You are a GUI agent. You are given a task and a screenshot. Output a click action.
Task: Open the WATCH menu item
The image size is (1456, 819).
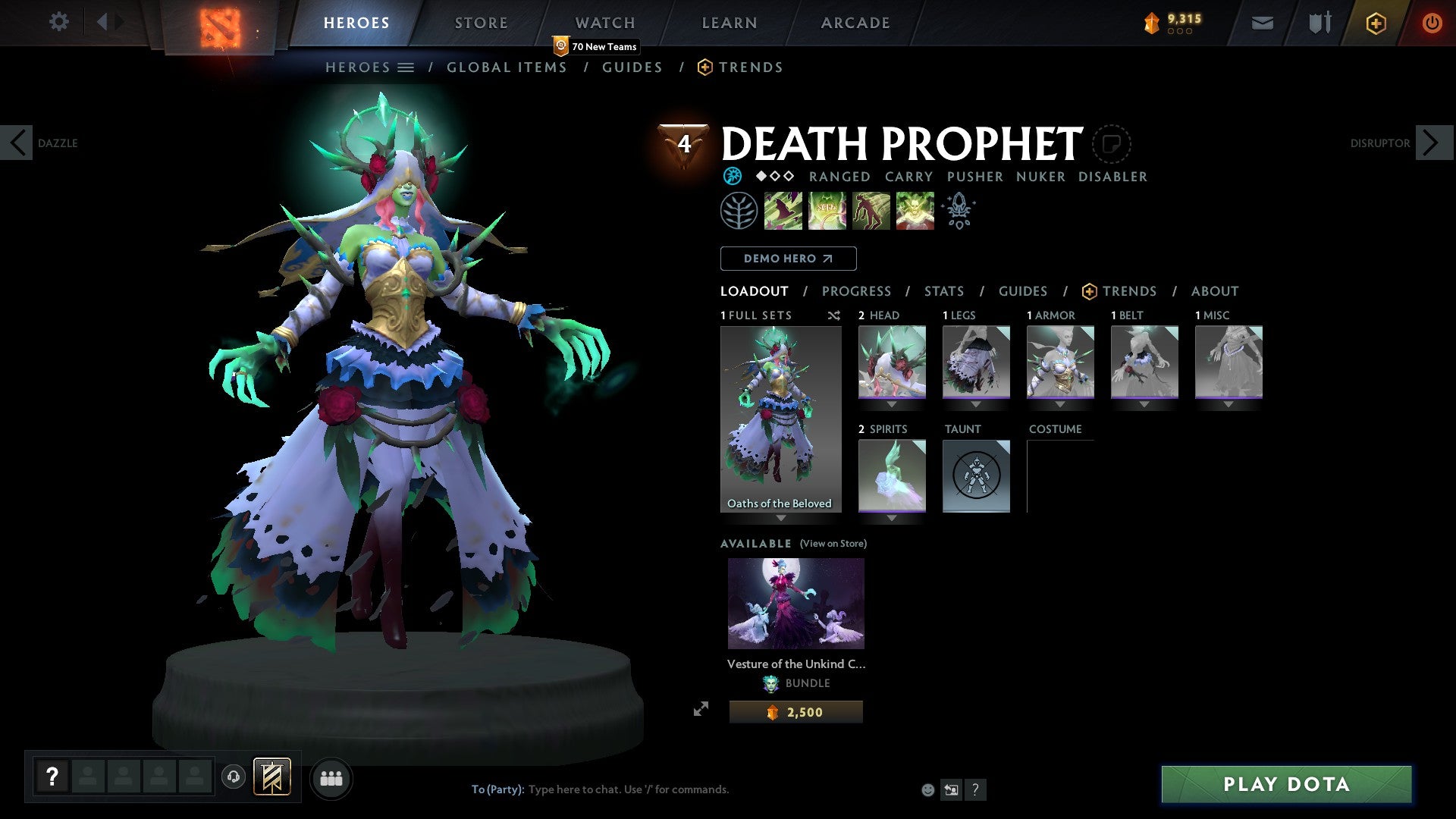click(x=604, y=22)
